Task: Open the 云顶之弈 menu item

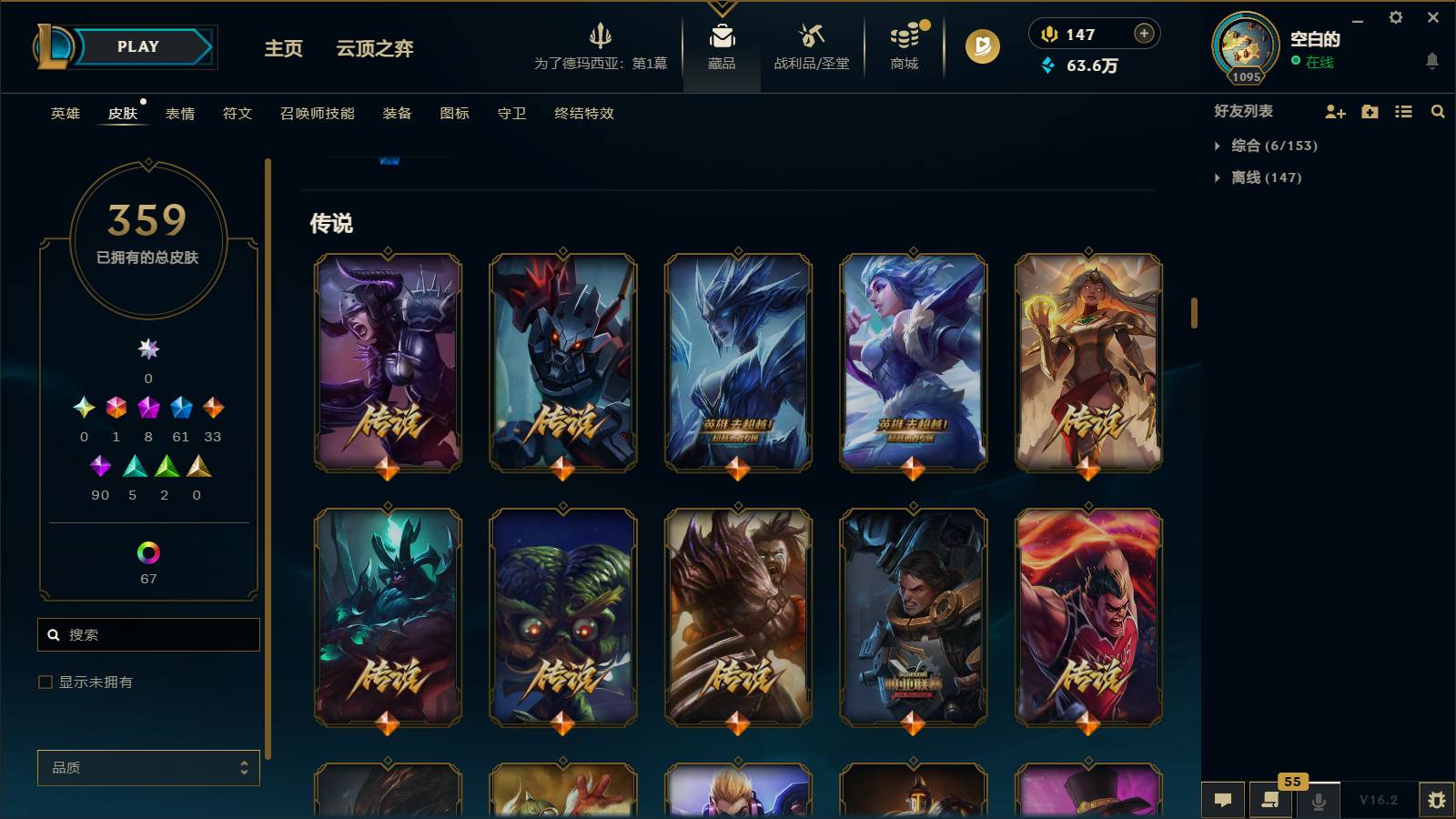Action: [376, 50]
